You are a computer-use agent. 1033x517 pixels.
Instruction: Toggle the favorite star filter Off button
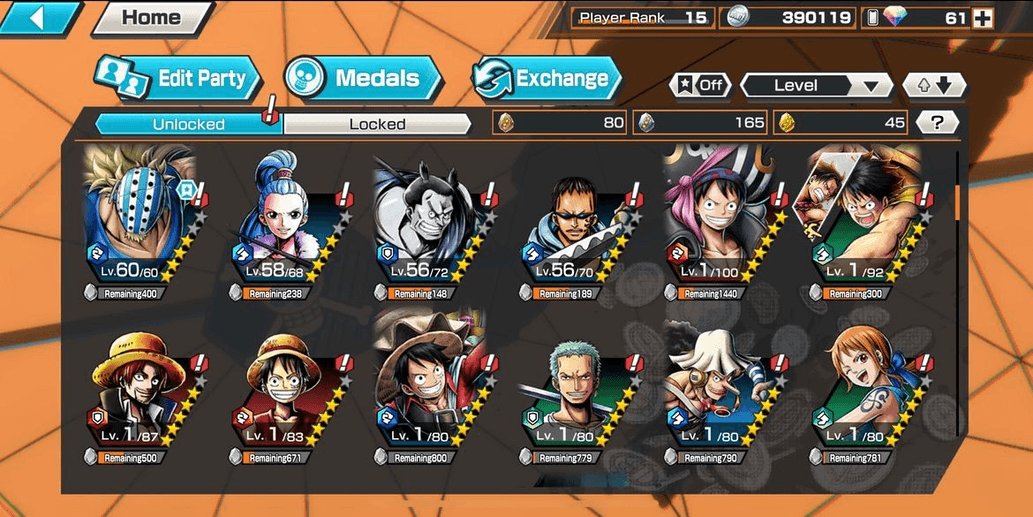(699, 86)
